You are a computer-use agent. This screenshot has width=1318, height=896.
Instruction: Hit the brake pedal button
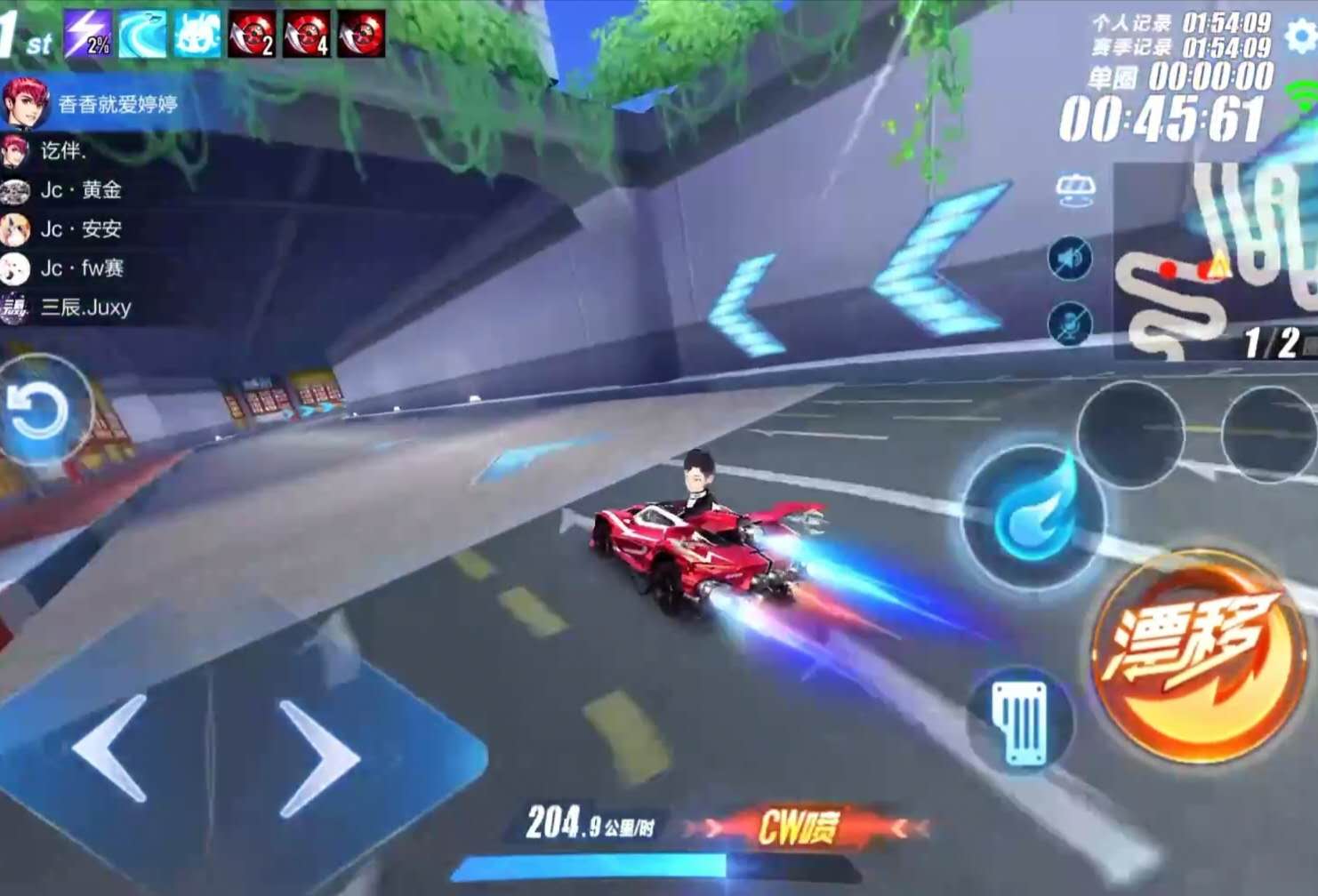pos(1021,721)
